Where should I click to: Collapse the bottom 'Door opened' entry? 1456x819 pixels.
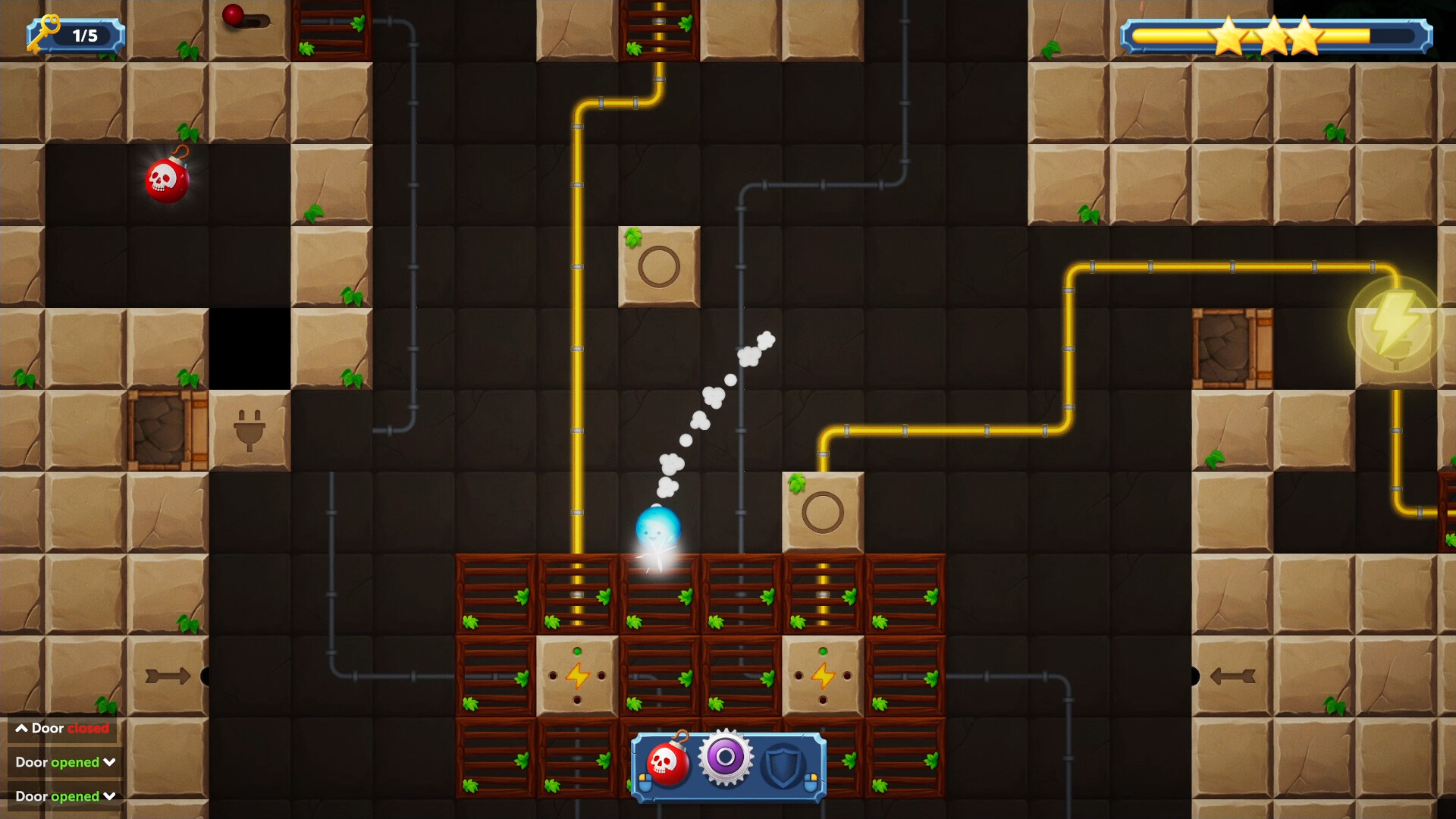(109, 796)
